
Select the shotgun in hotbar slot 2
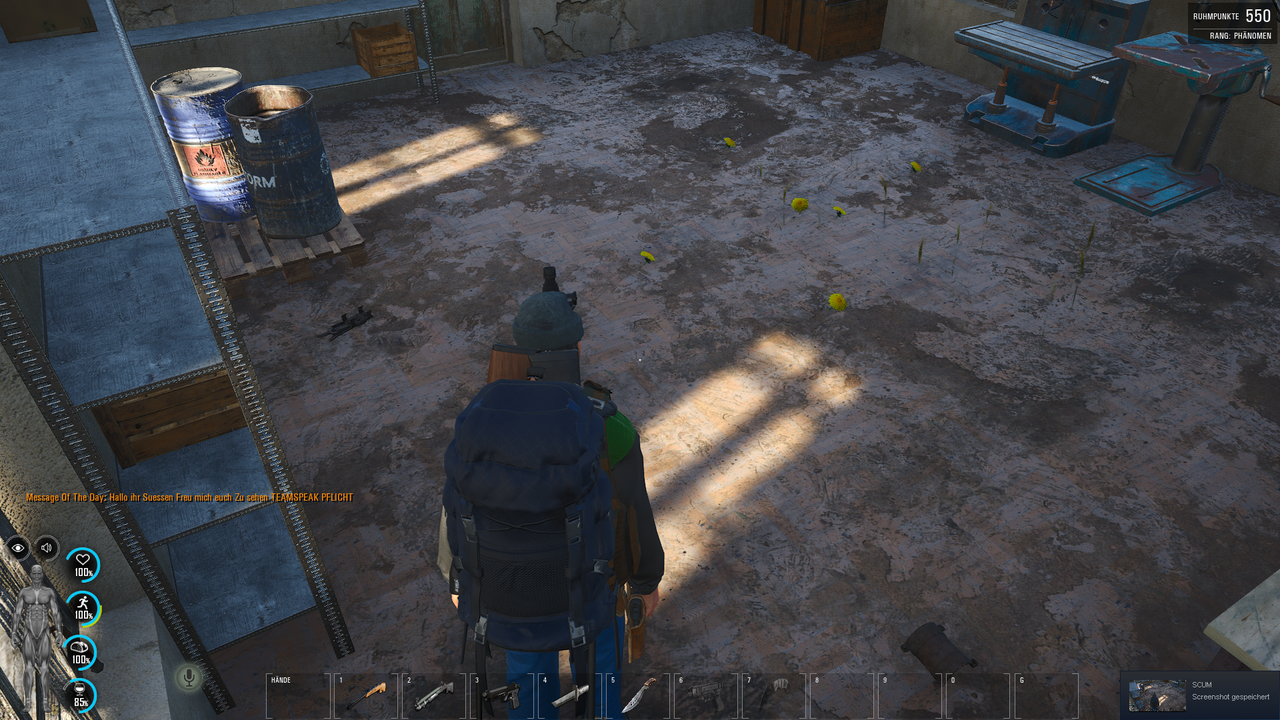[434, 694]
